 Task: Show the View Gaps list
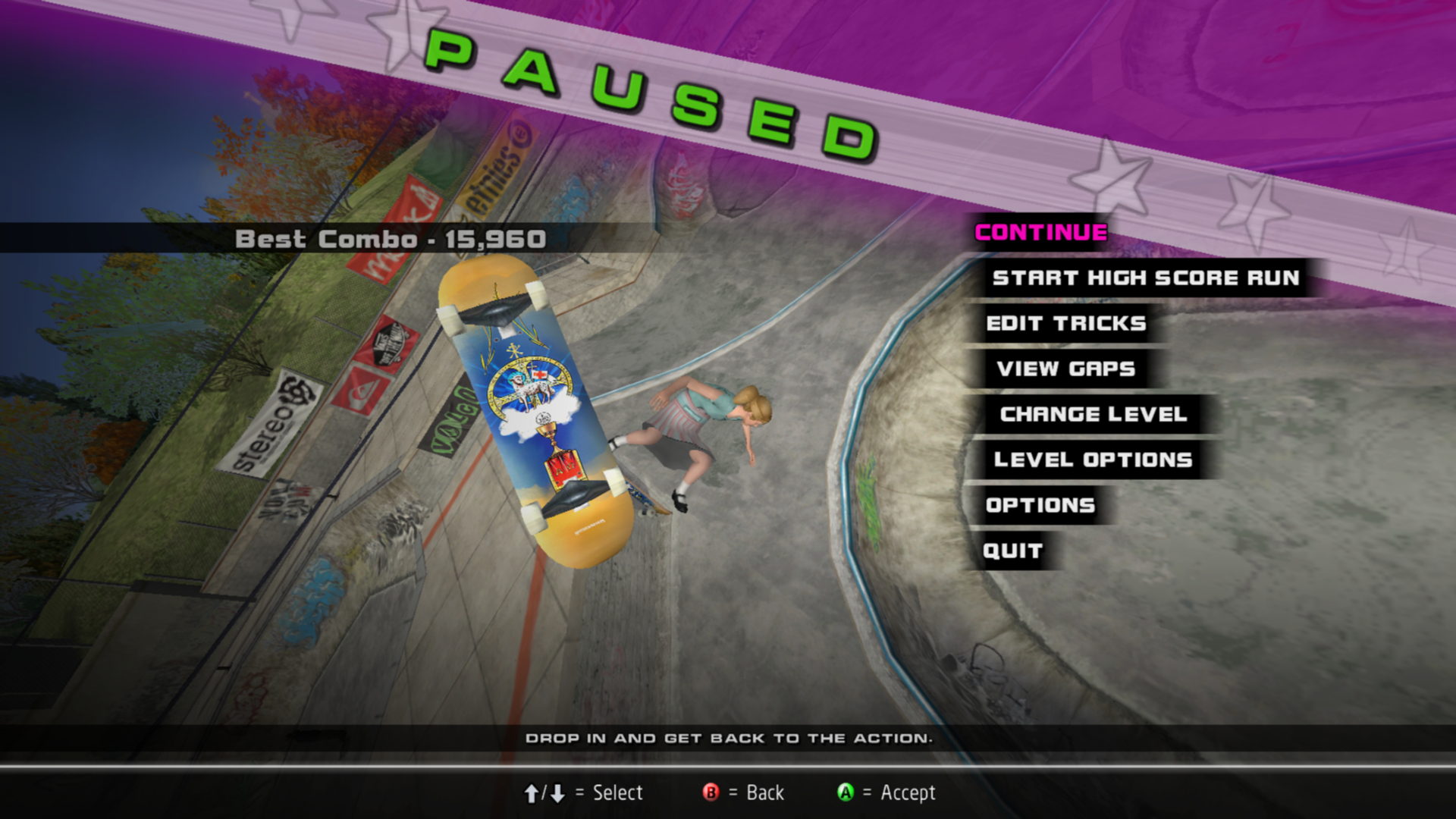[x=1065, y=369]
